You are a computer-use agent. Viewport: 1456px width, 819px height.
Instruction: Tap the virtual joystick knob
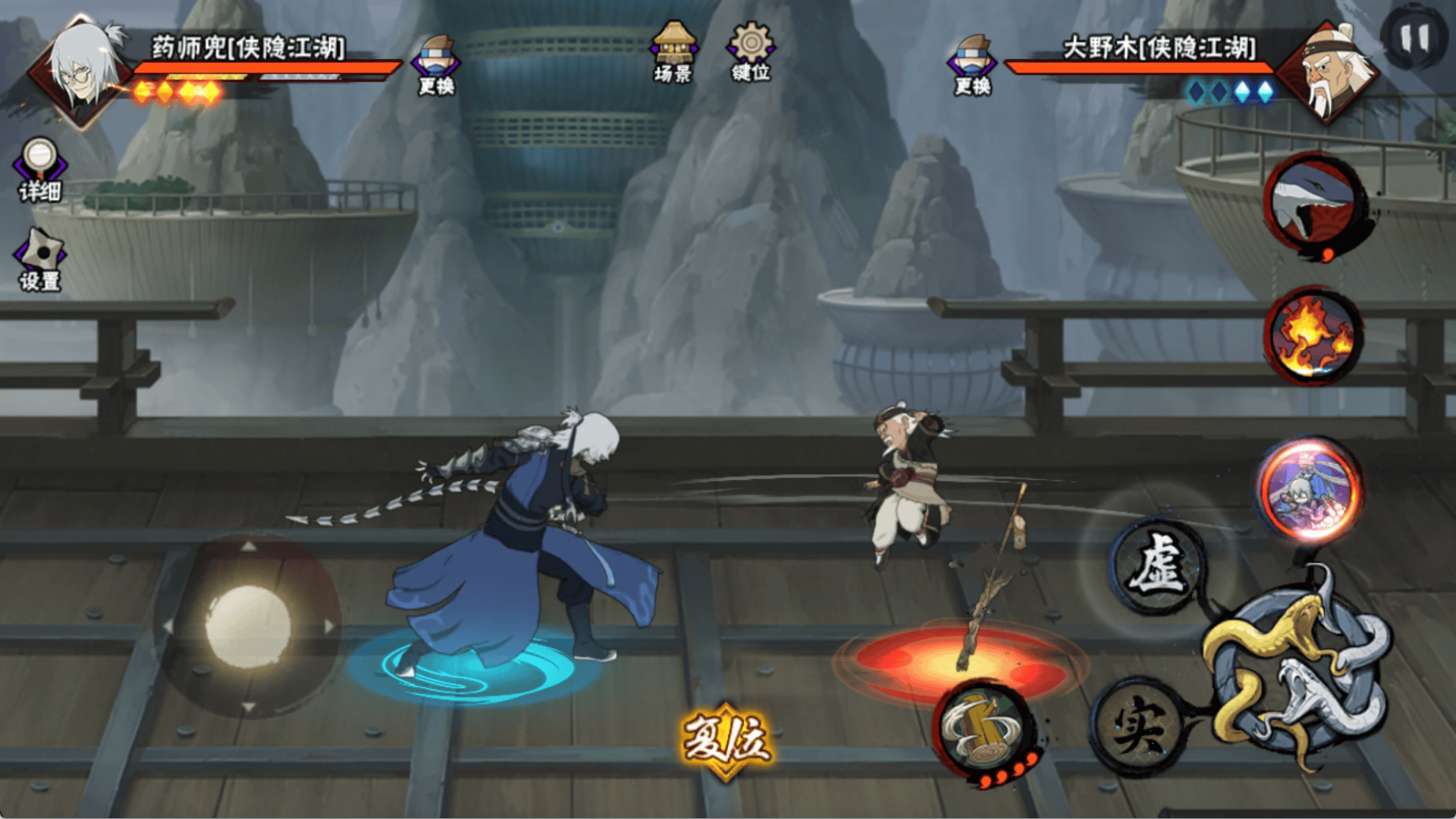click(248, 626)
